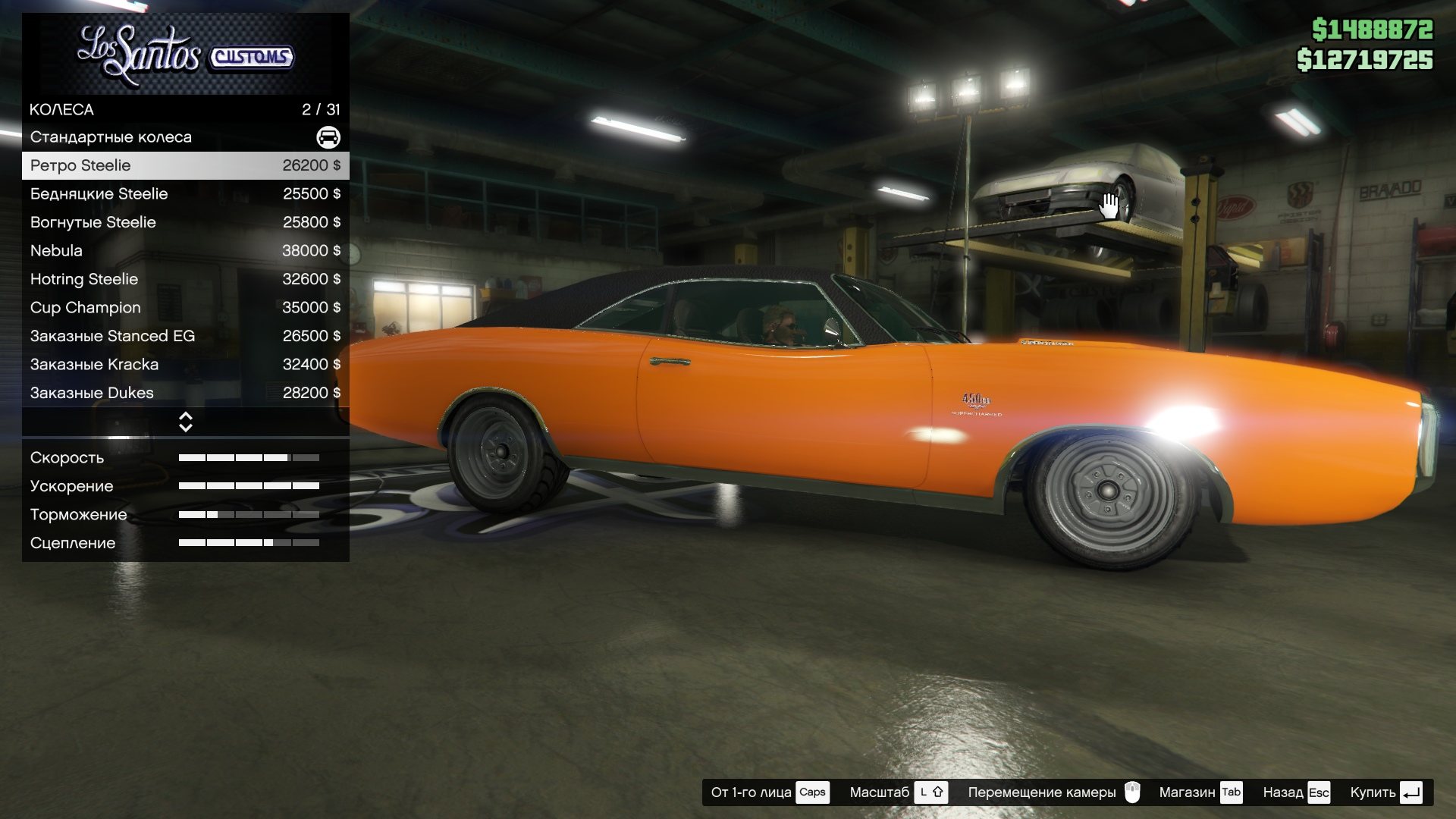Click the list scroll arrows indicator

185,422
